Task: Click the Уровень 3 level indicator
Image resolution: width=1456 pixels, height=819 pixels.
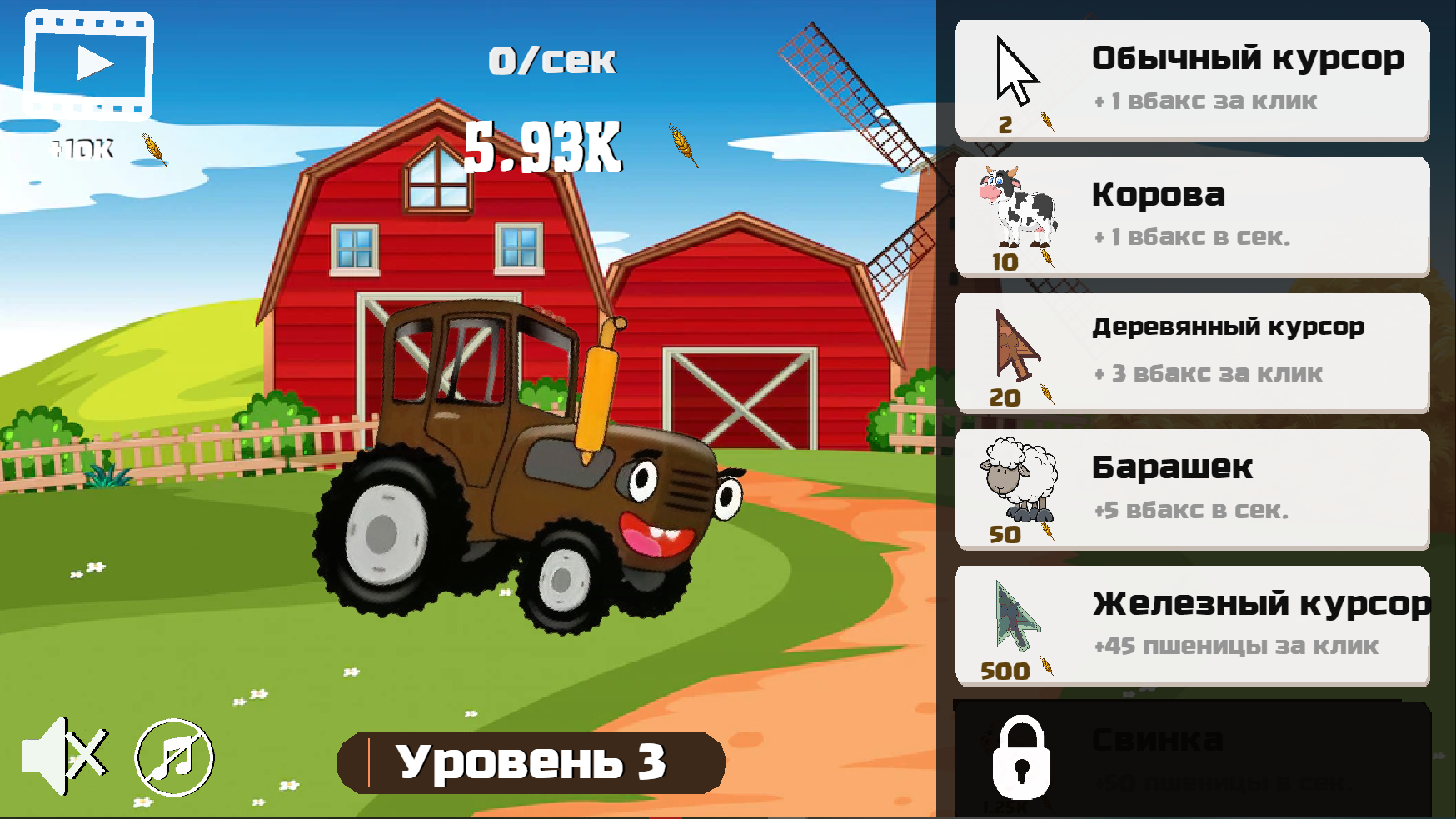Action: click(533, 761)
